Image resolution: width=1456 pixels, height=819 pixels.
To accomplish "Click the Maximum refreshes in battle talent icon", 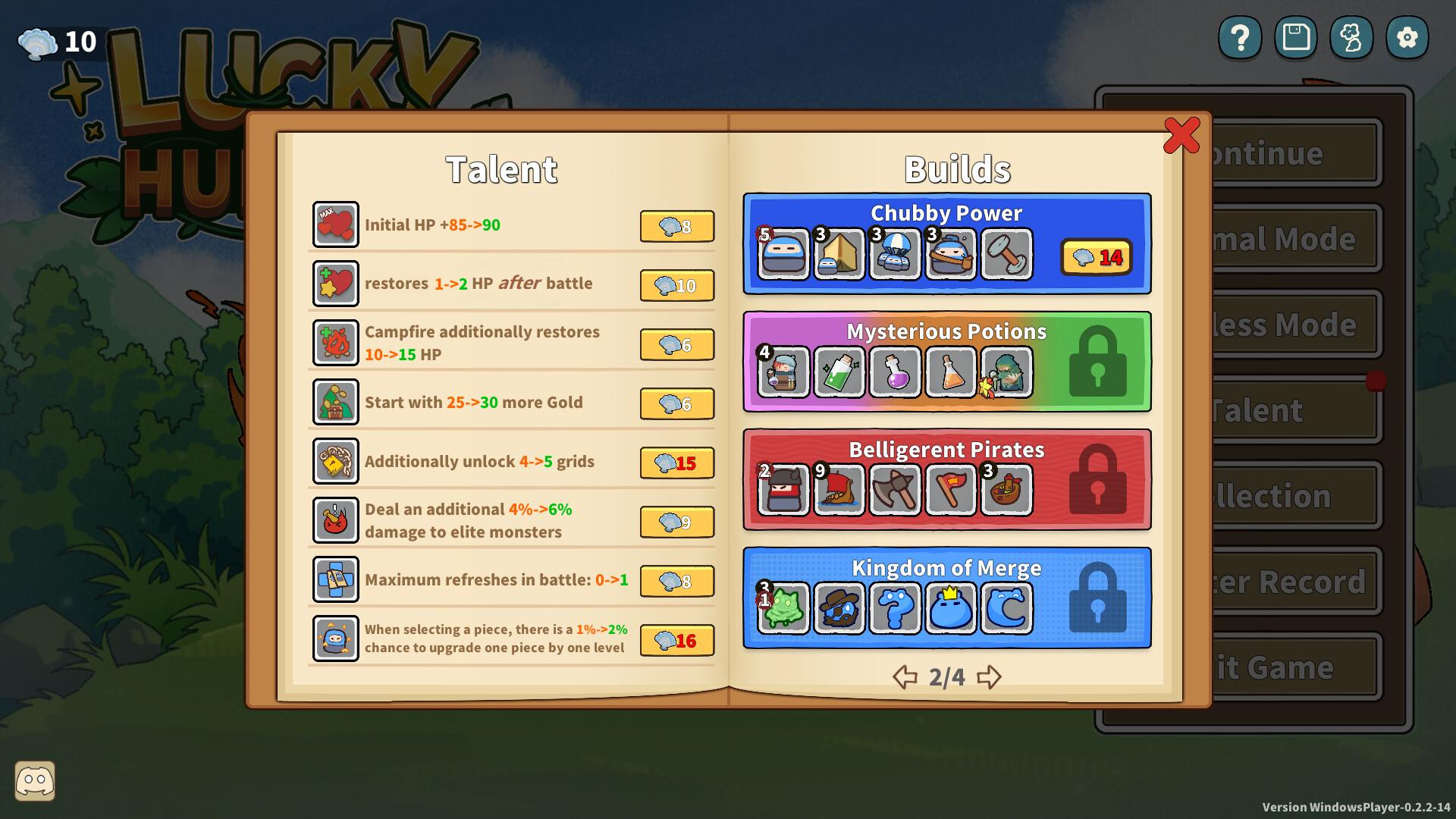I will [335, 579].
